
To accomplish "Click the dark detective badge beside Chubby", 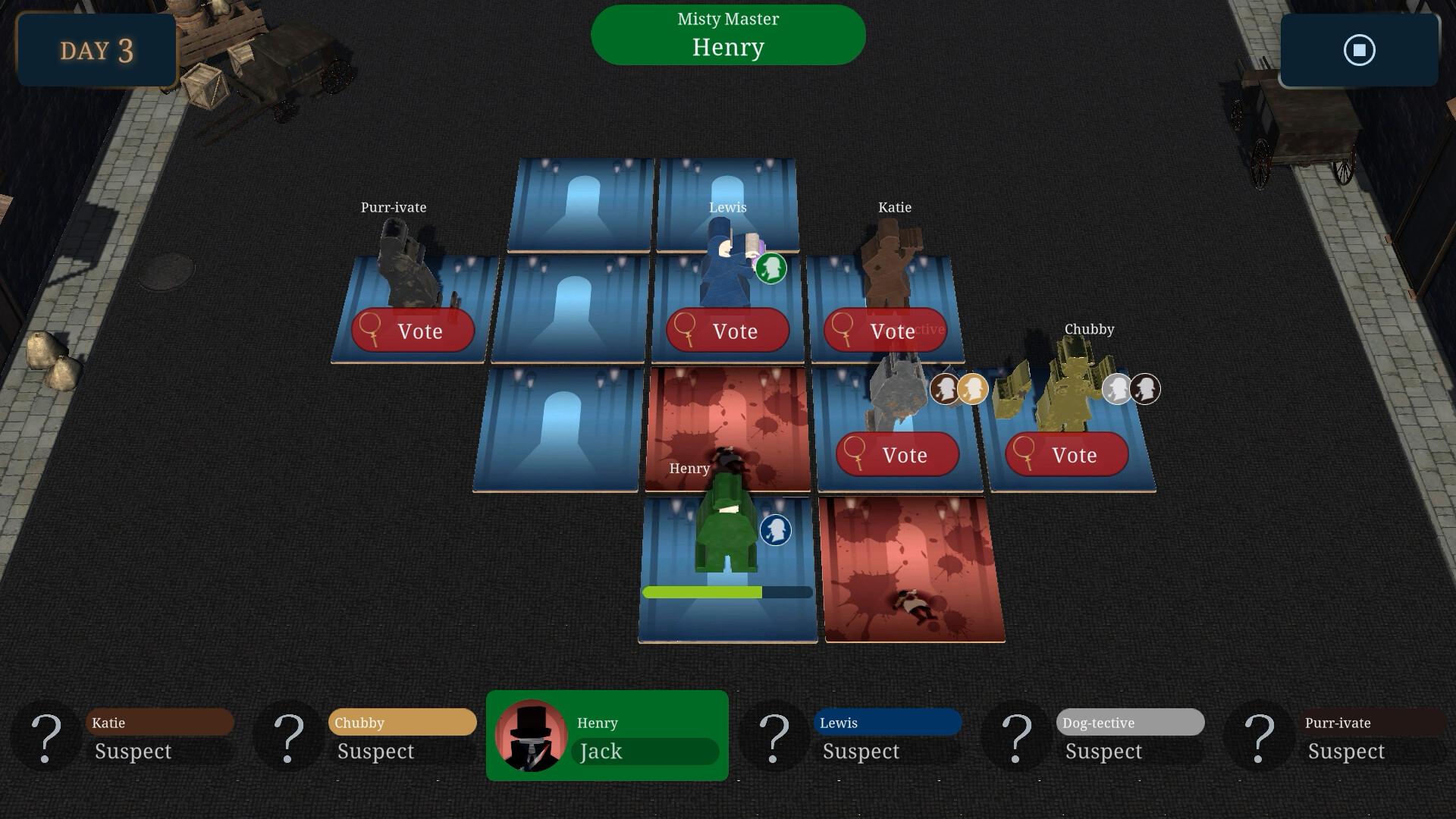I will pos(1144,387).
